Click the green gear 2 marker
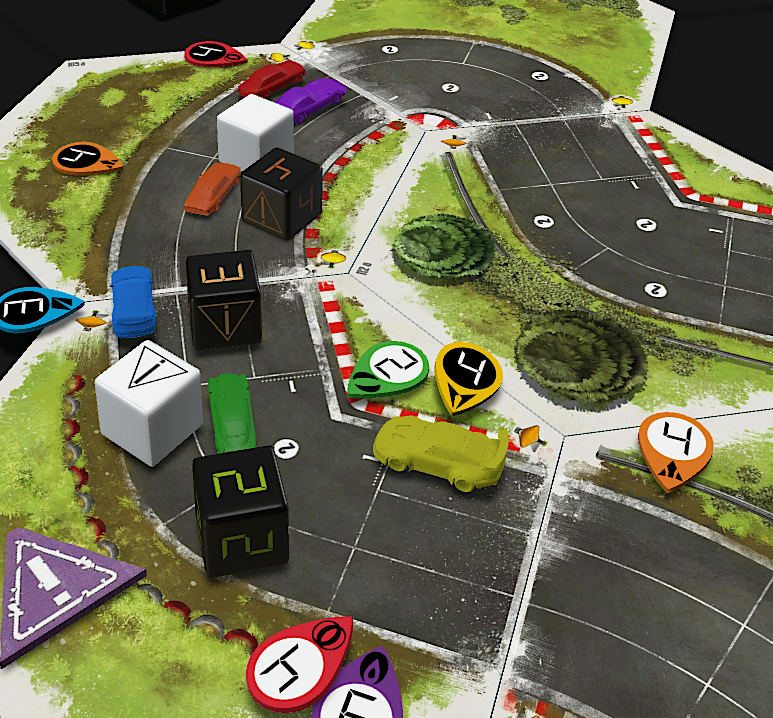The image size is (773, 718). [x=386, y=369]
